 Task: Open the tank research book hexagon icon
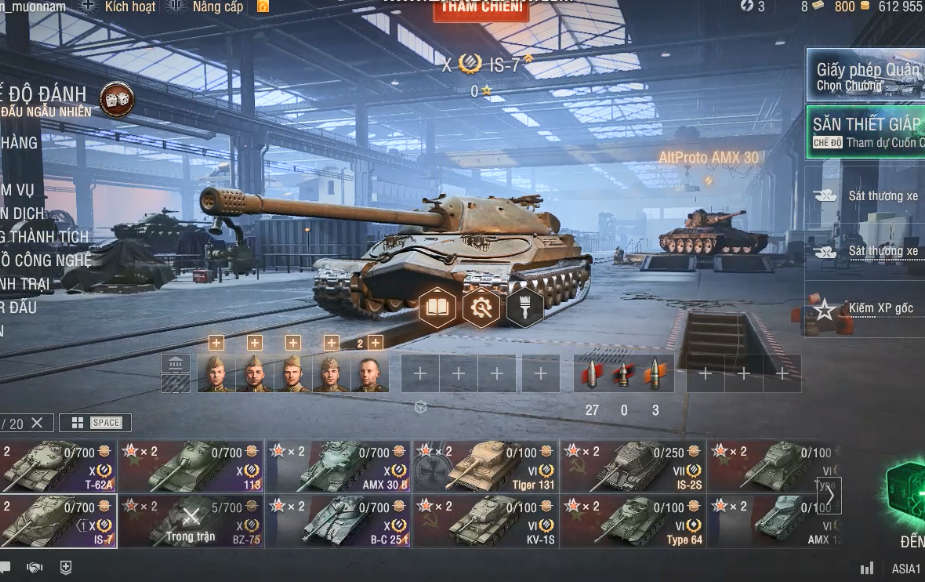click(x=437, y=307)
